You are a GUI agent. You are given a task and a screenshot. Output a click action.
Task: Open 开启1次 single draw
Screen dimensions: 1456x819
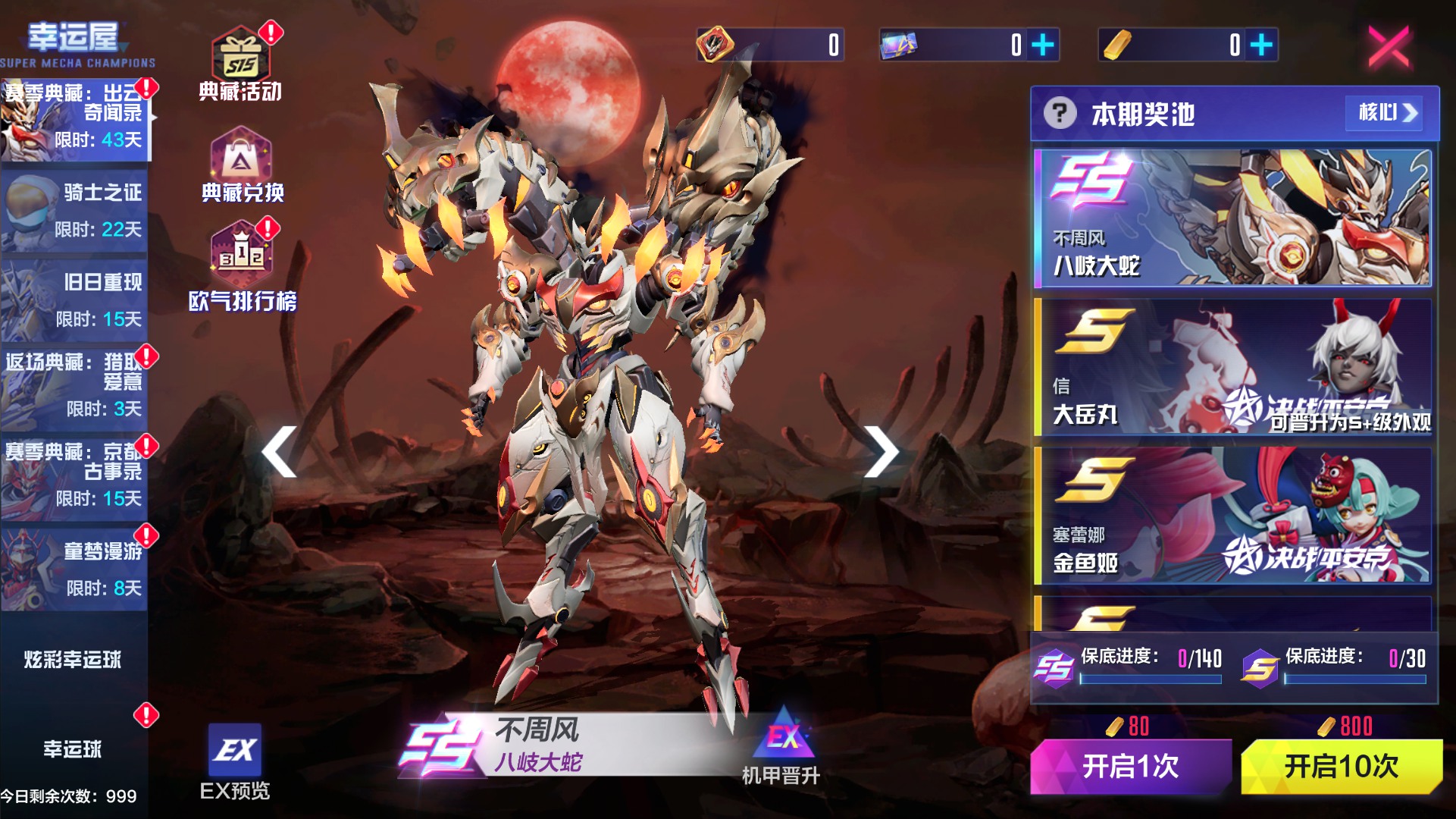click(1130, 766)
